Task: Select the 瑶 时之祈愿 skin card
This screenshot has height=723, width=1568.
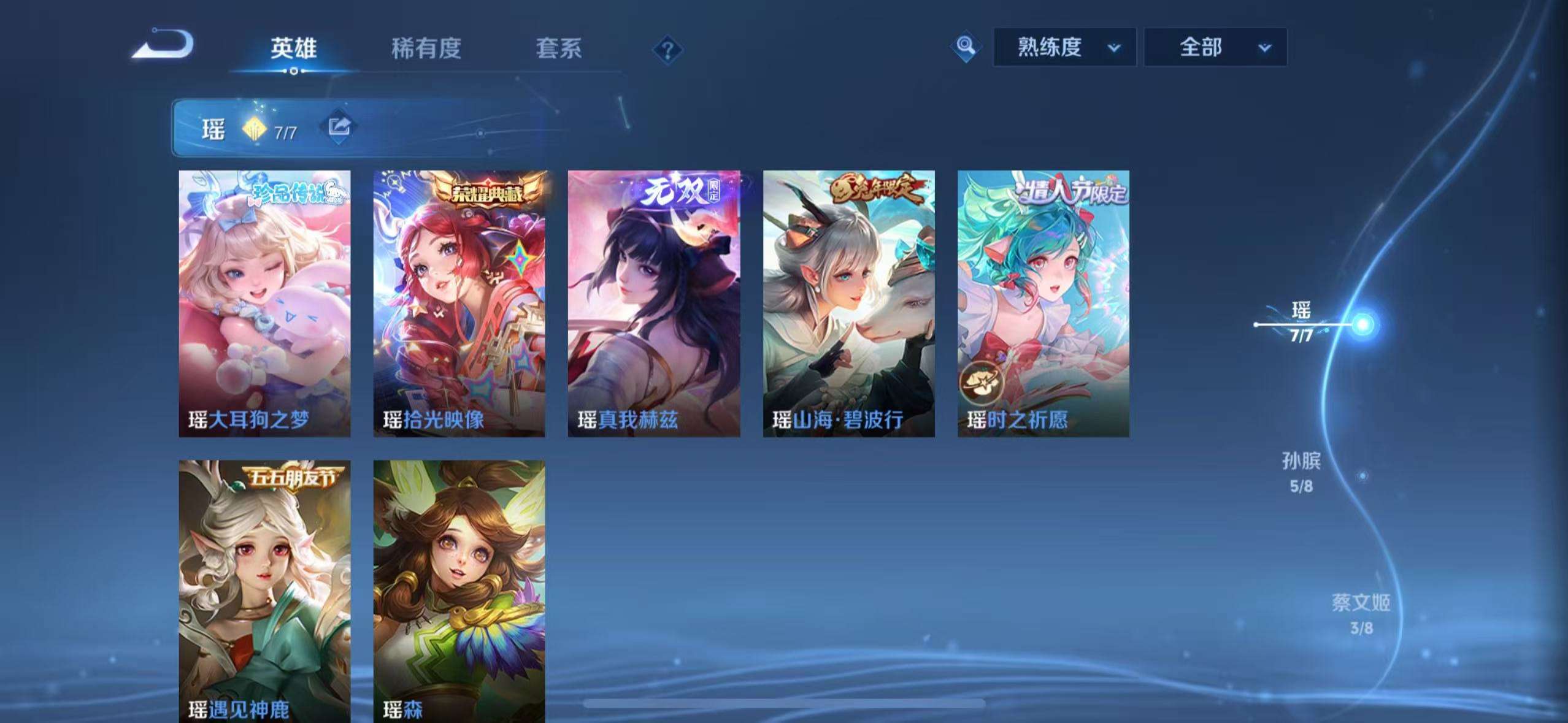Action: click(1043, 304)
